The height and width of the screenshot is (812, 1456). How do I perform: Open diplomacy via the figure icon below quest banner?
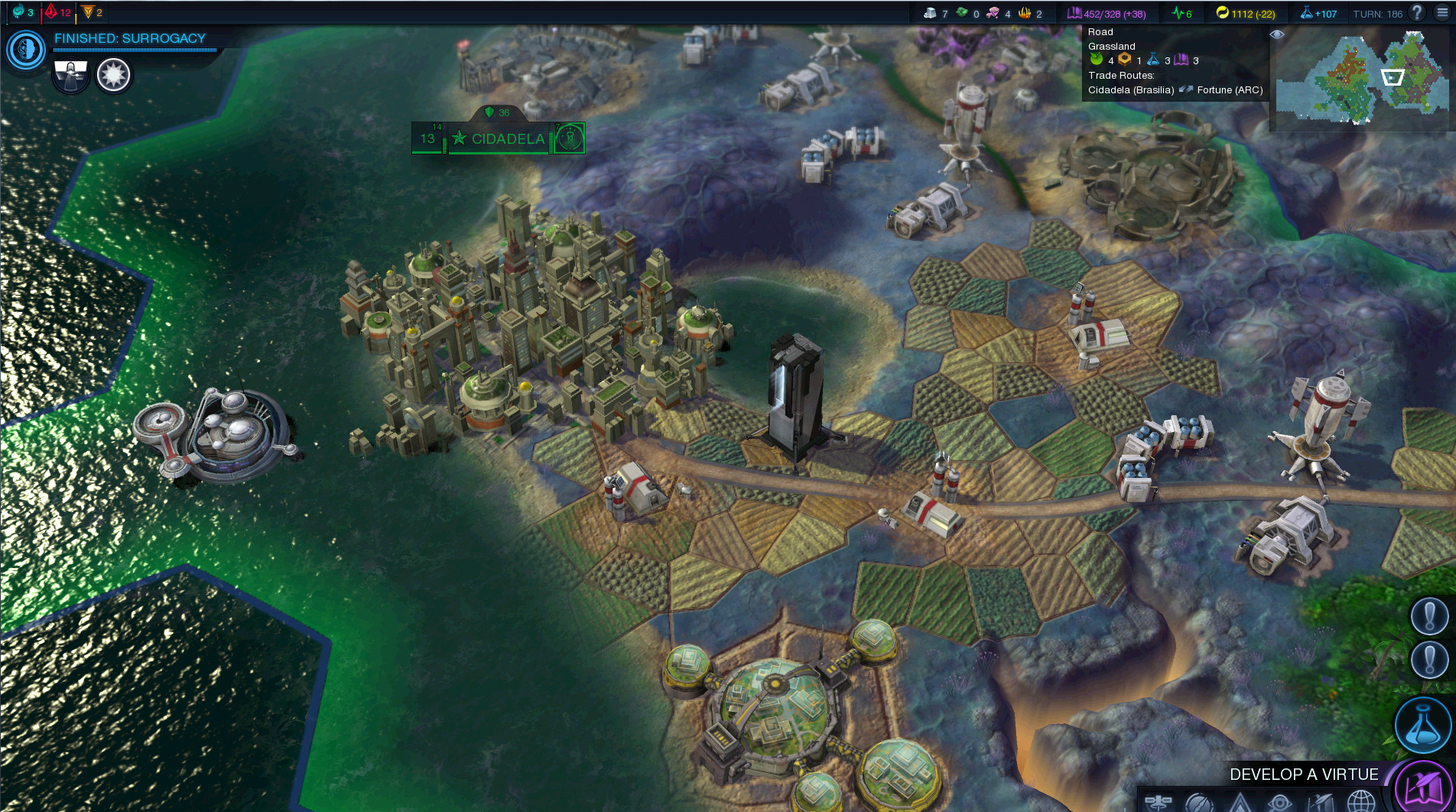point(70,74)
